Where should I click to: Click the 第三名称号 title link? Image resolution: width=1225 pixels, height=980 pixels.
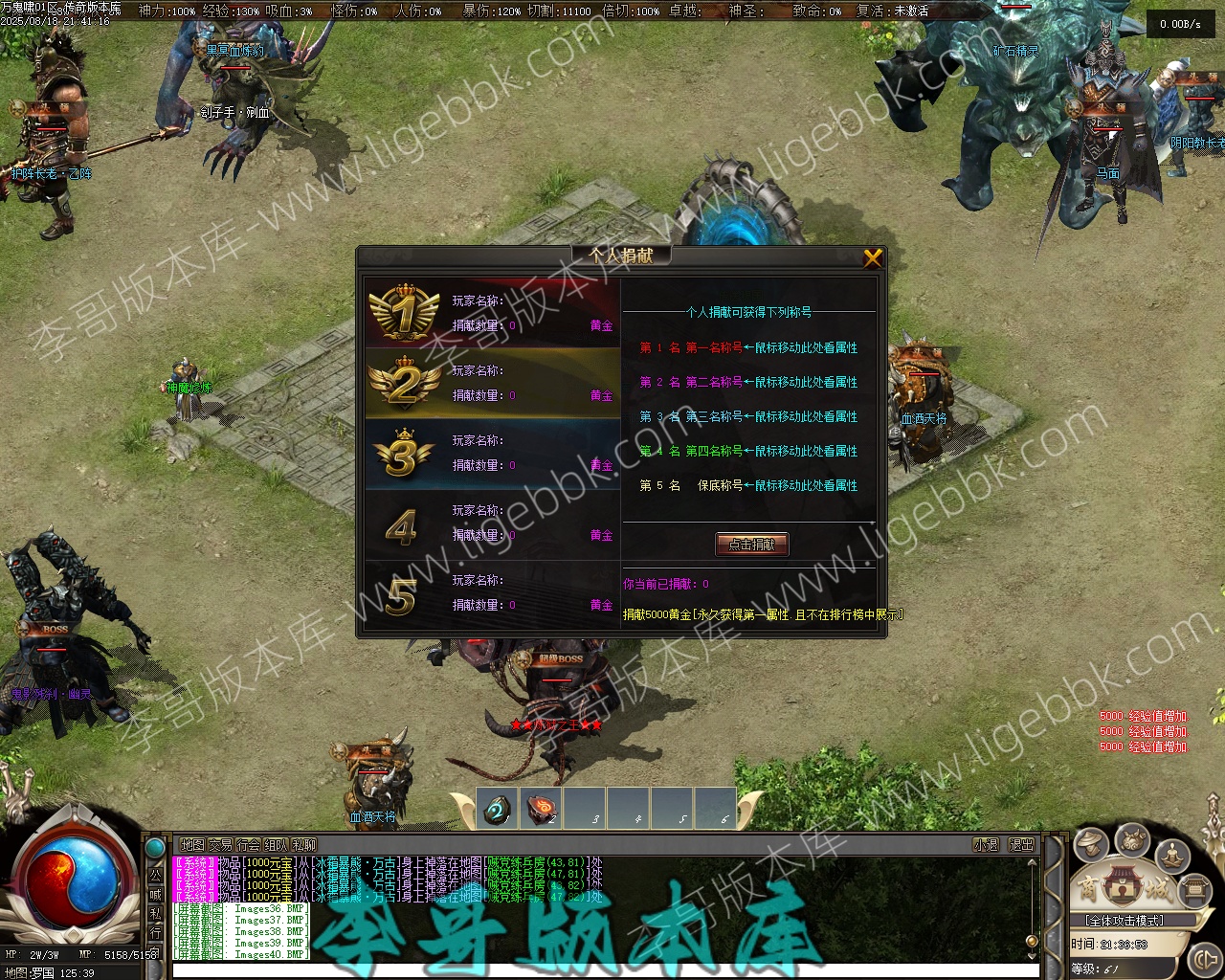[714, 416]
